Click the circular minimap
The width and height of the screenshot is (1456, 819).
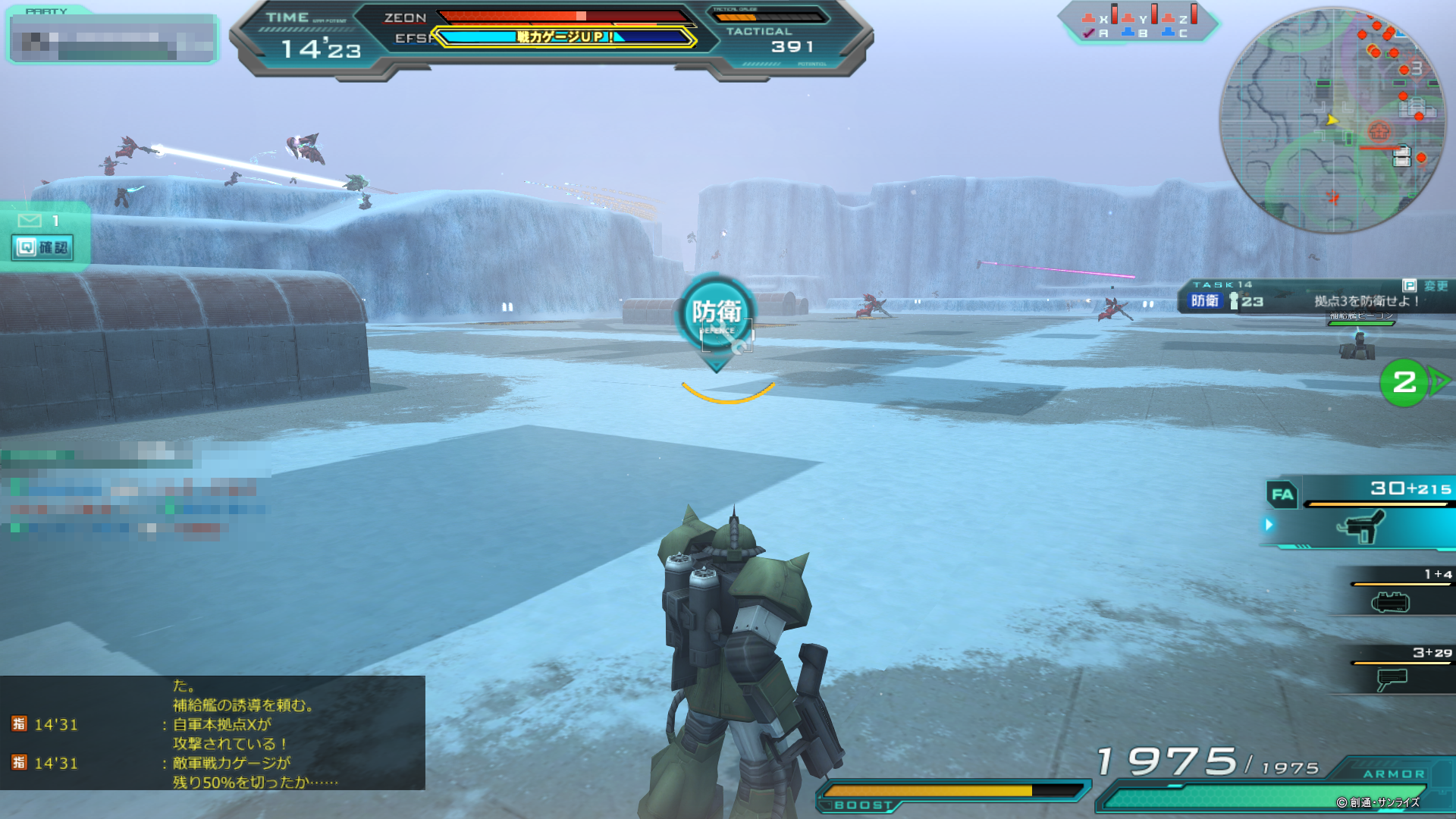pos(1332,120)
